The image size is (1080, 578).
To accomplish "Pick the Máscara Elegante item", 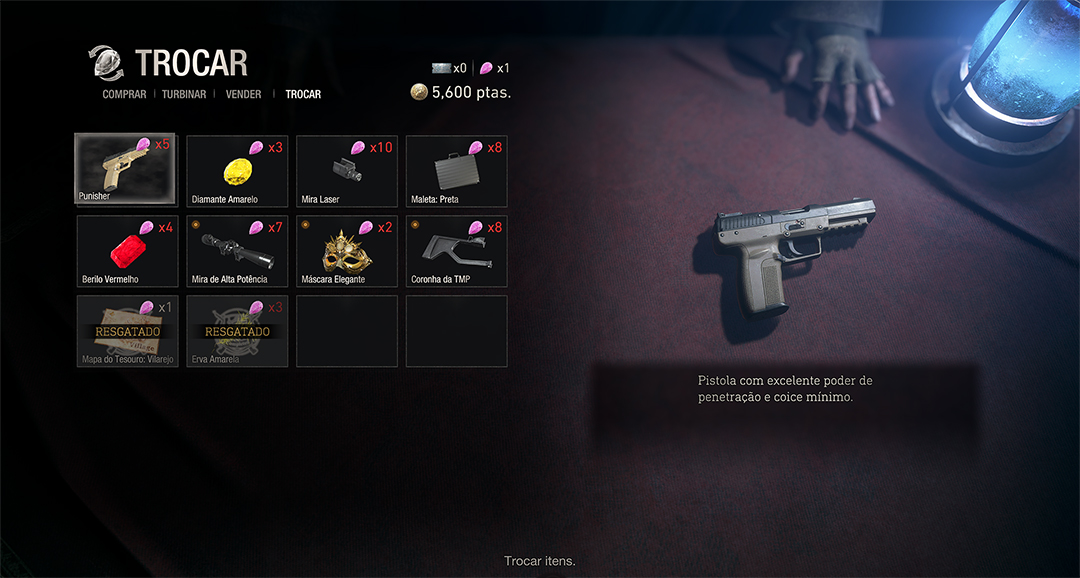I will coord(347,251).
